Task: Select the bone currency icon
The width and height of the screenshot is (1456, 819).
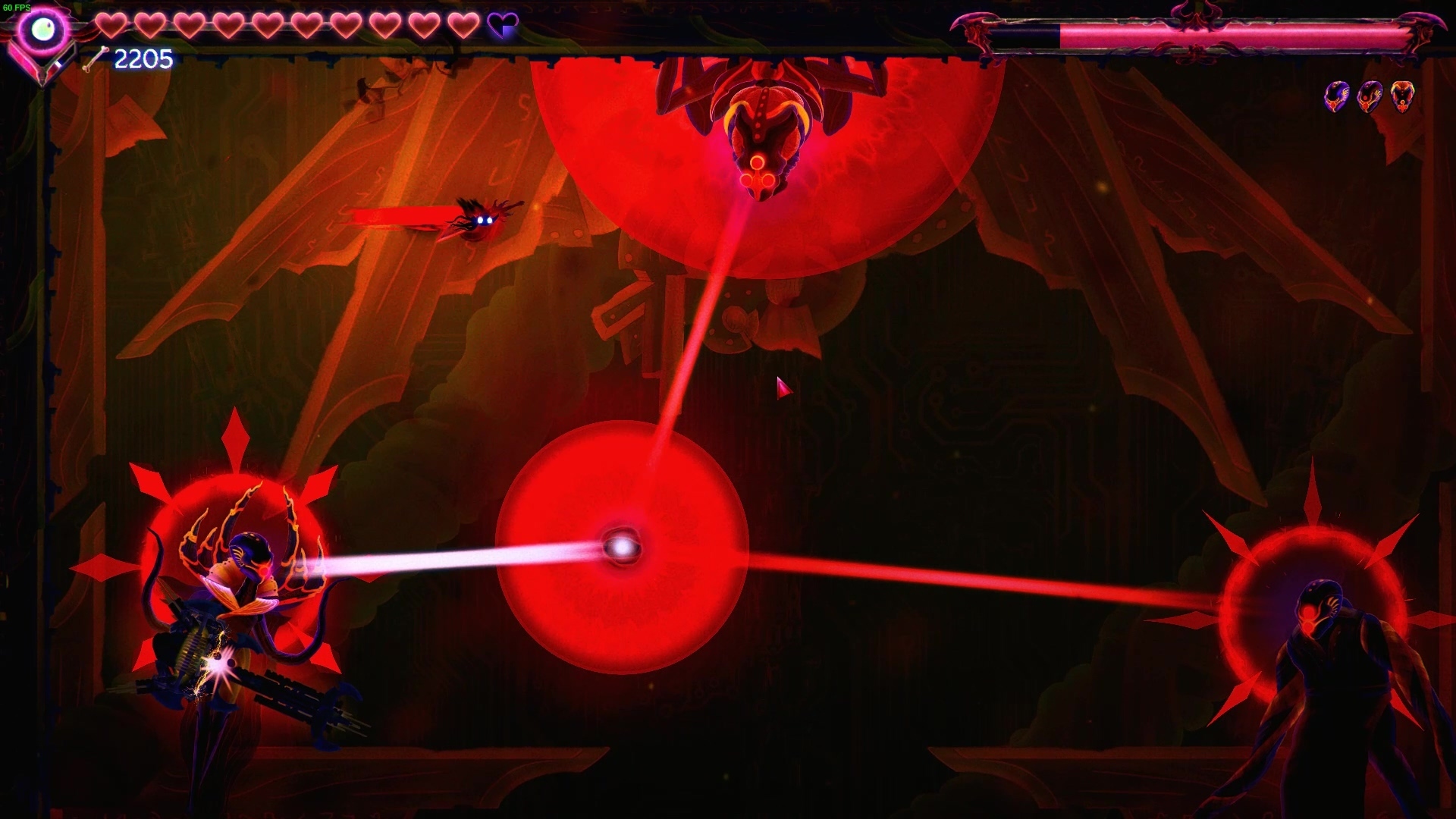Action: coord(96,58)
